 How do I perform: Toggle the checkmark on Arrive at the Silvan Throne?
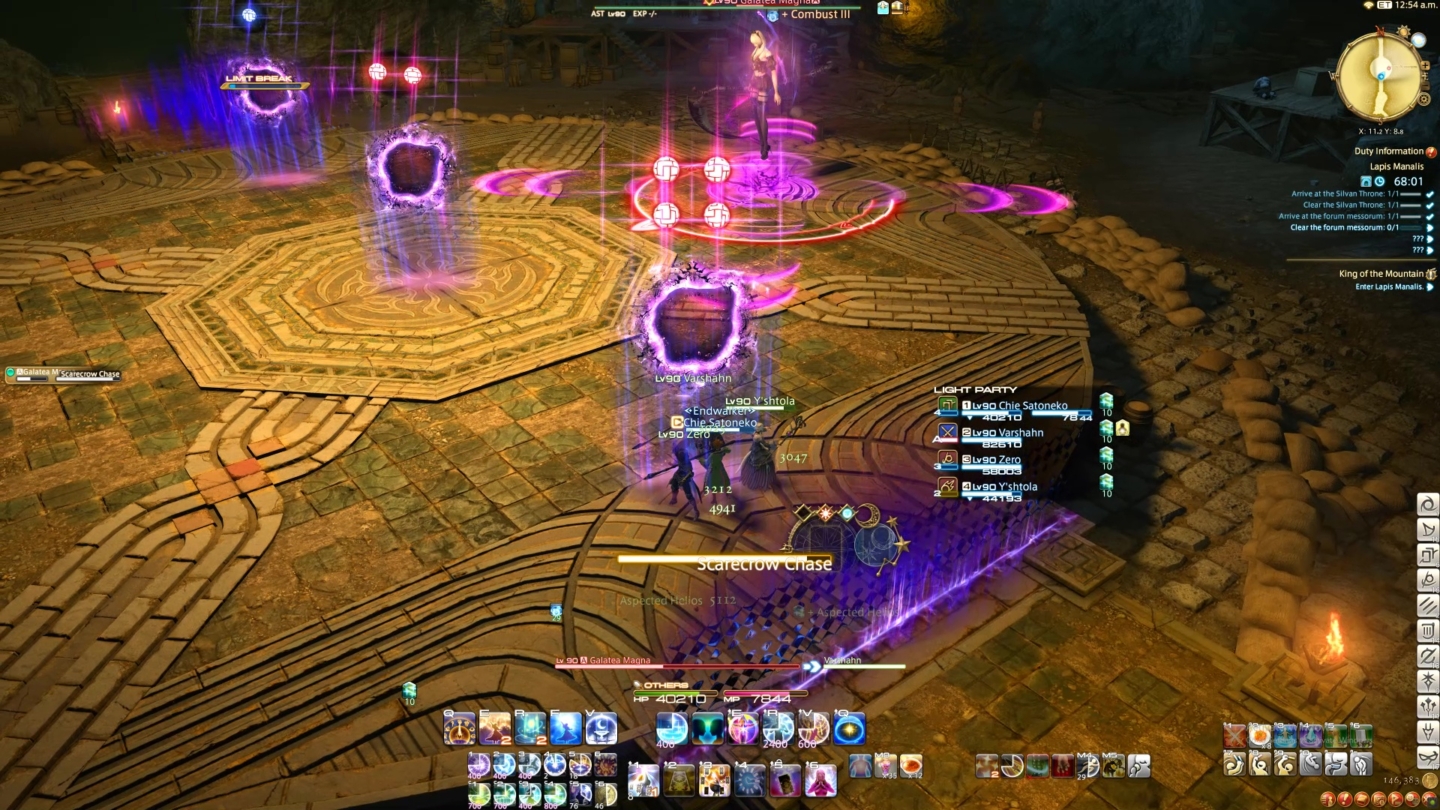[1430, 194]
